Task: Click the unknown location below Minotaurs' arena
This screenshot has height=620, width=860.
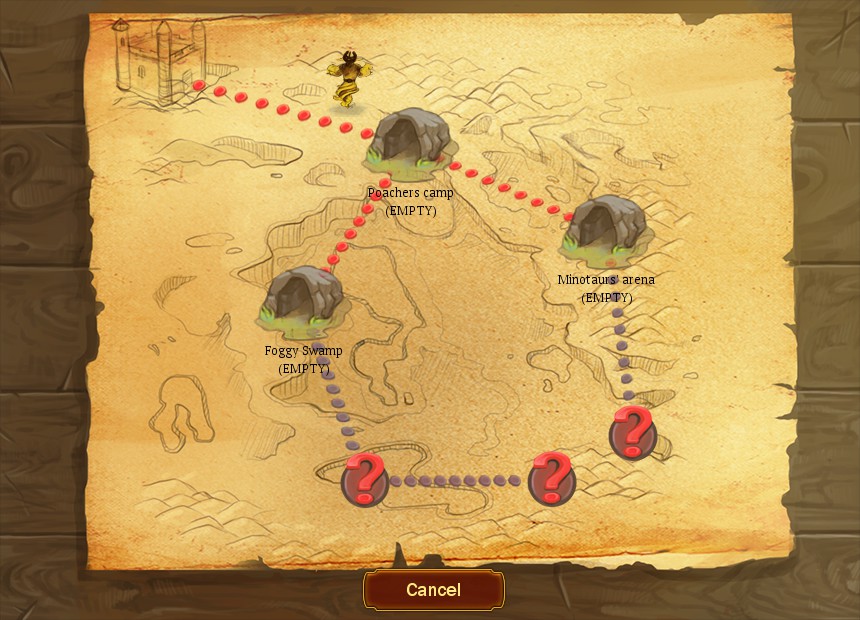Action: pyautogui.click(x=632, y=432)
